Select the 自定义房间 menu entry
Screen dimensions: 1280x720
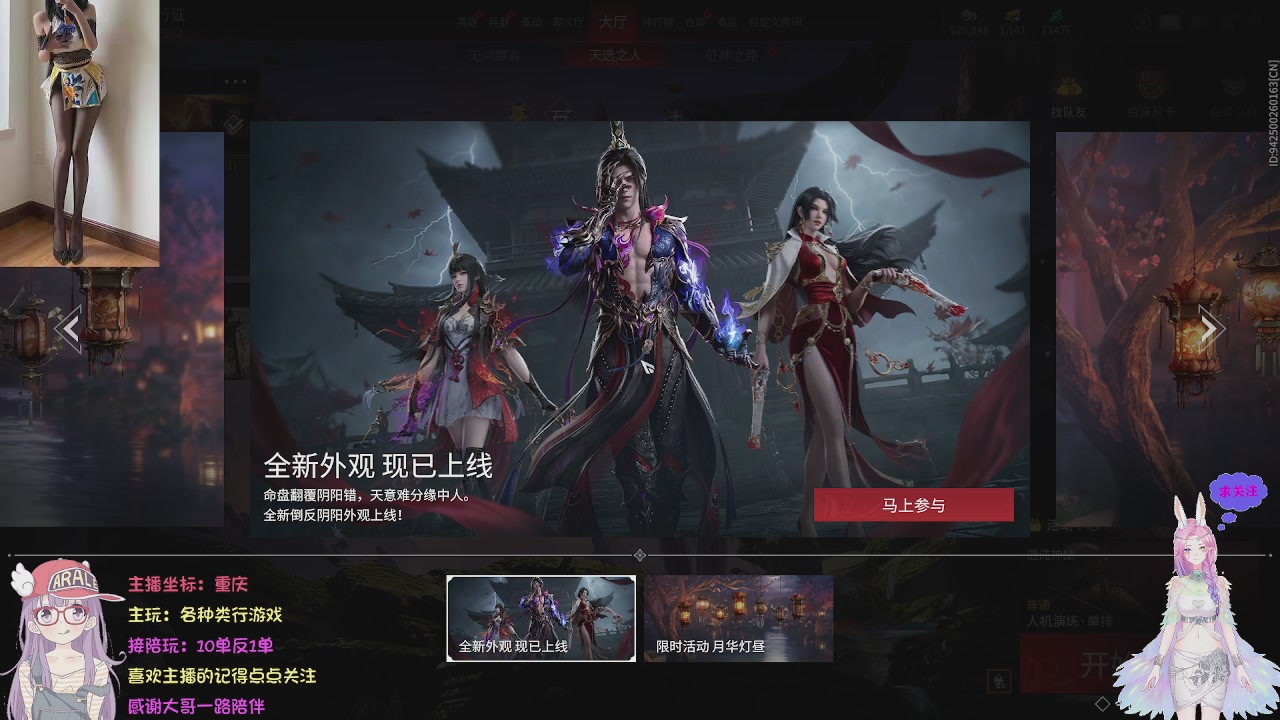(776, 19)
